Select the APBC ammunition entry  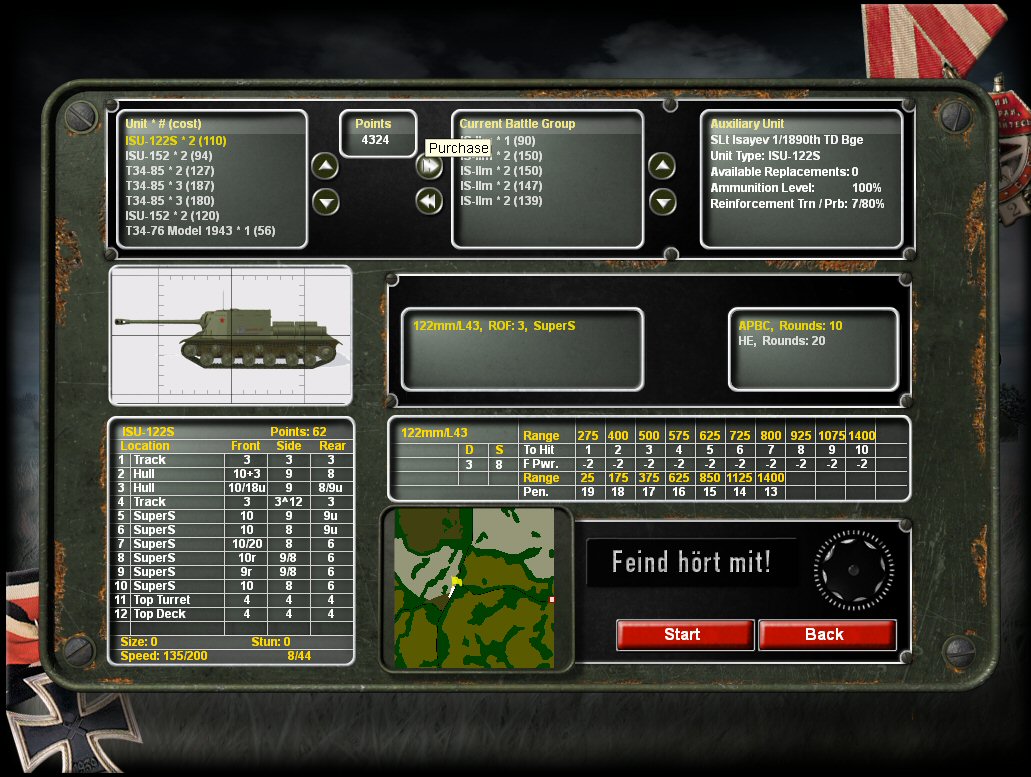point(790,325)
